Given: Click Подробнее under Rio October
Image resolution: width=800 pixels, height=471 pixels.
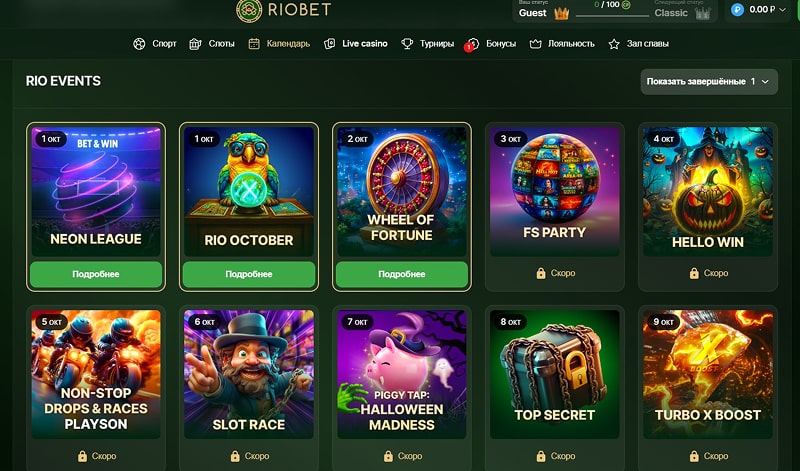Looking at the screenshot, I should click(x=249, y=273).
